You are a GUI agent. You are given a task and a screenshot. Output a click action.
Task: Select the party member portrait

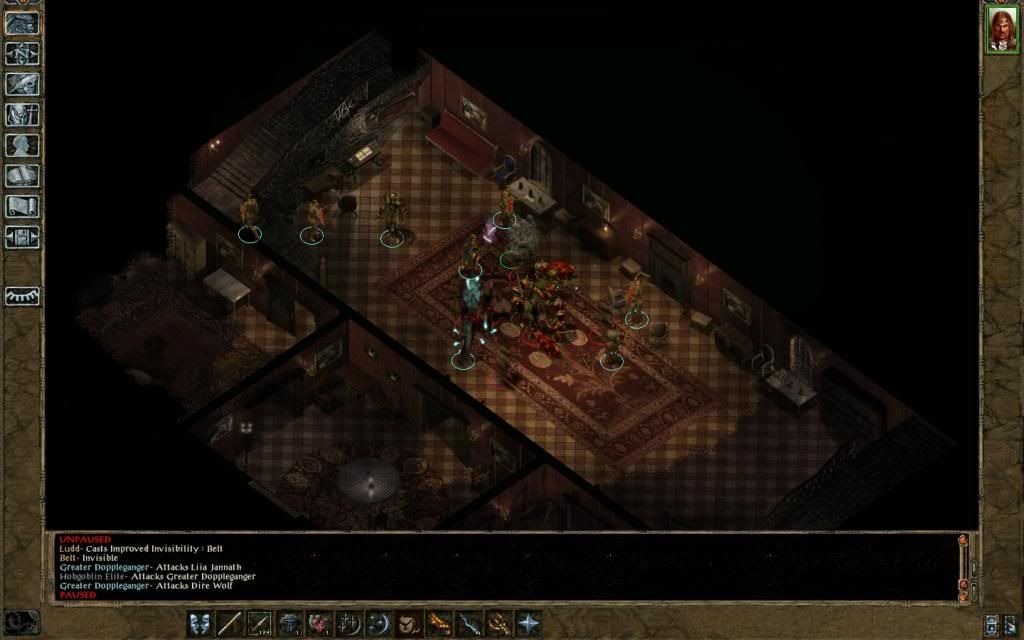pos(1001,29)
